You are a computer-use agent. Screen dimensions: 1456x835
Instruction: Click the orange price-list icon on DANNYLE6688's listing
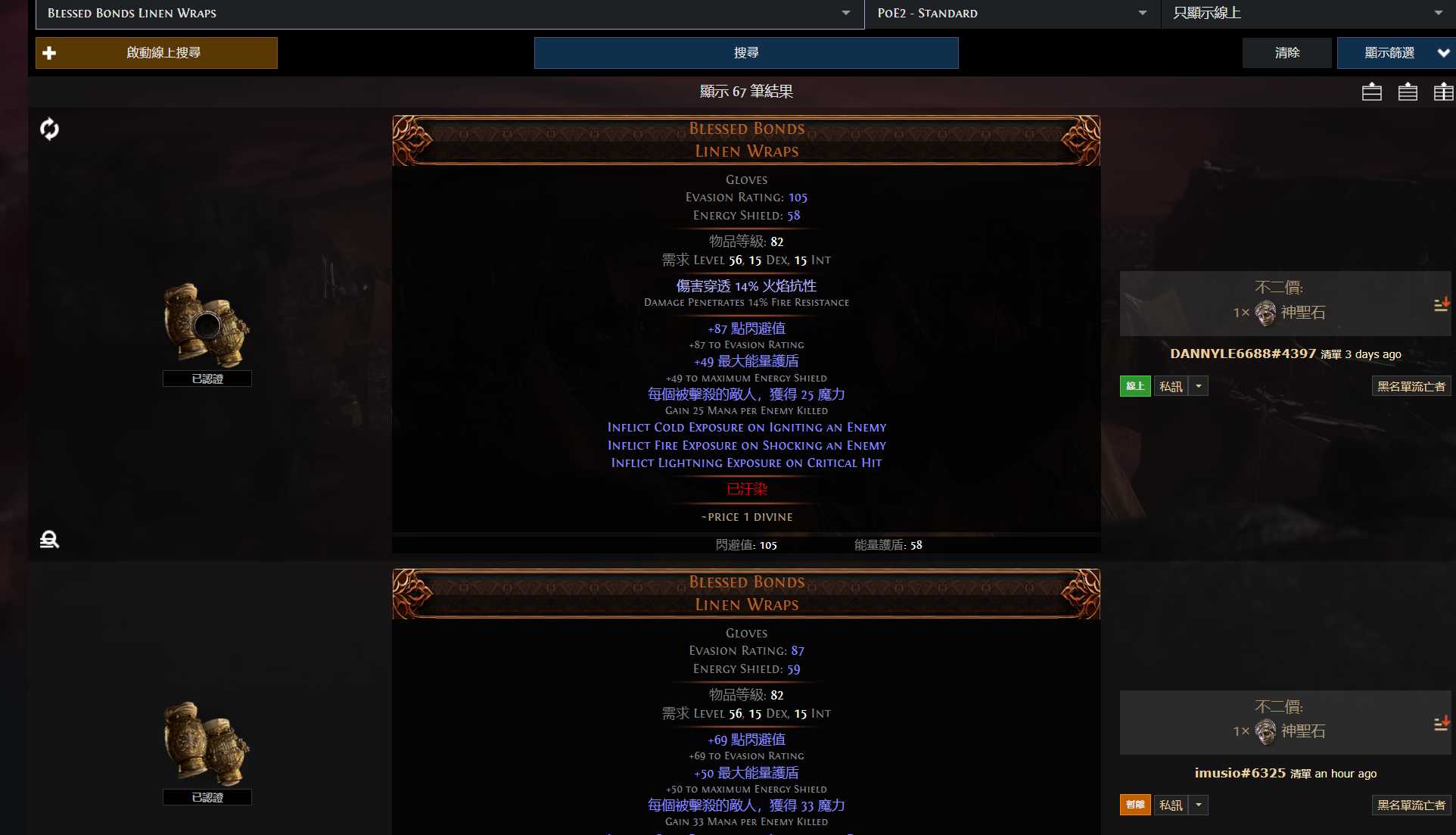[1442, 304]
